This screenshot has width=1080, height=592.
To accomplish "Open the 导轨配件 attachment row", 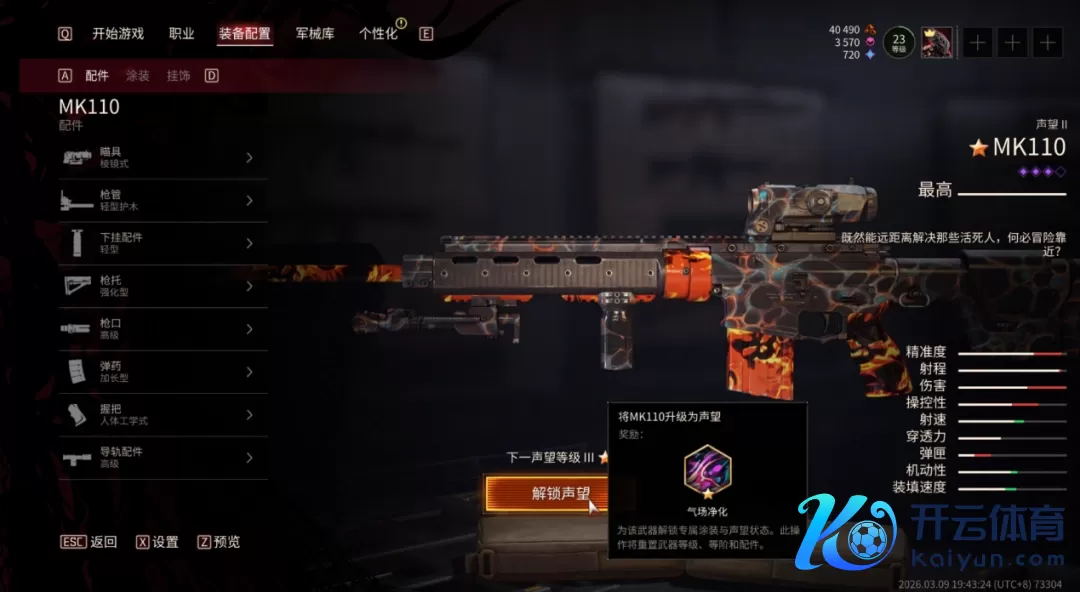I will 162,458.
